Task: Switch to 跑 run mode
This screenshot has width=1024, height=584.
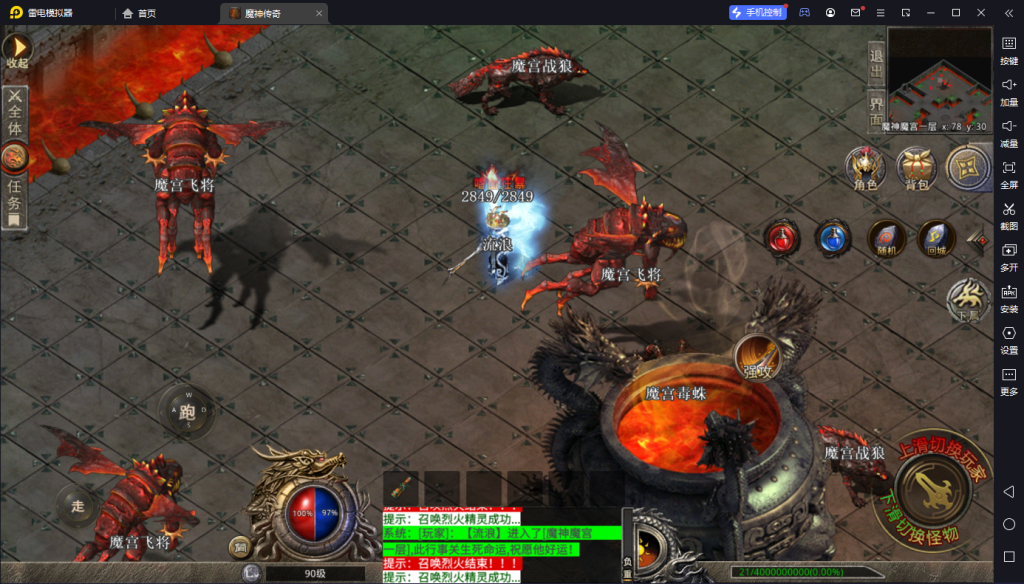Action: [x=186, y=411]
